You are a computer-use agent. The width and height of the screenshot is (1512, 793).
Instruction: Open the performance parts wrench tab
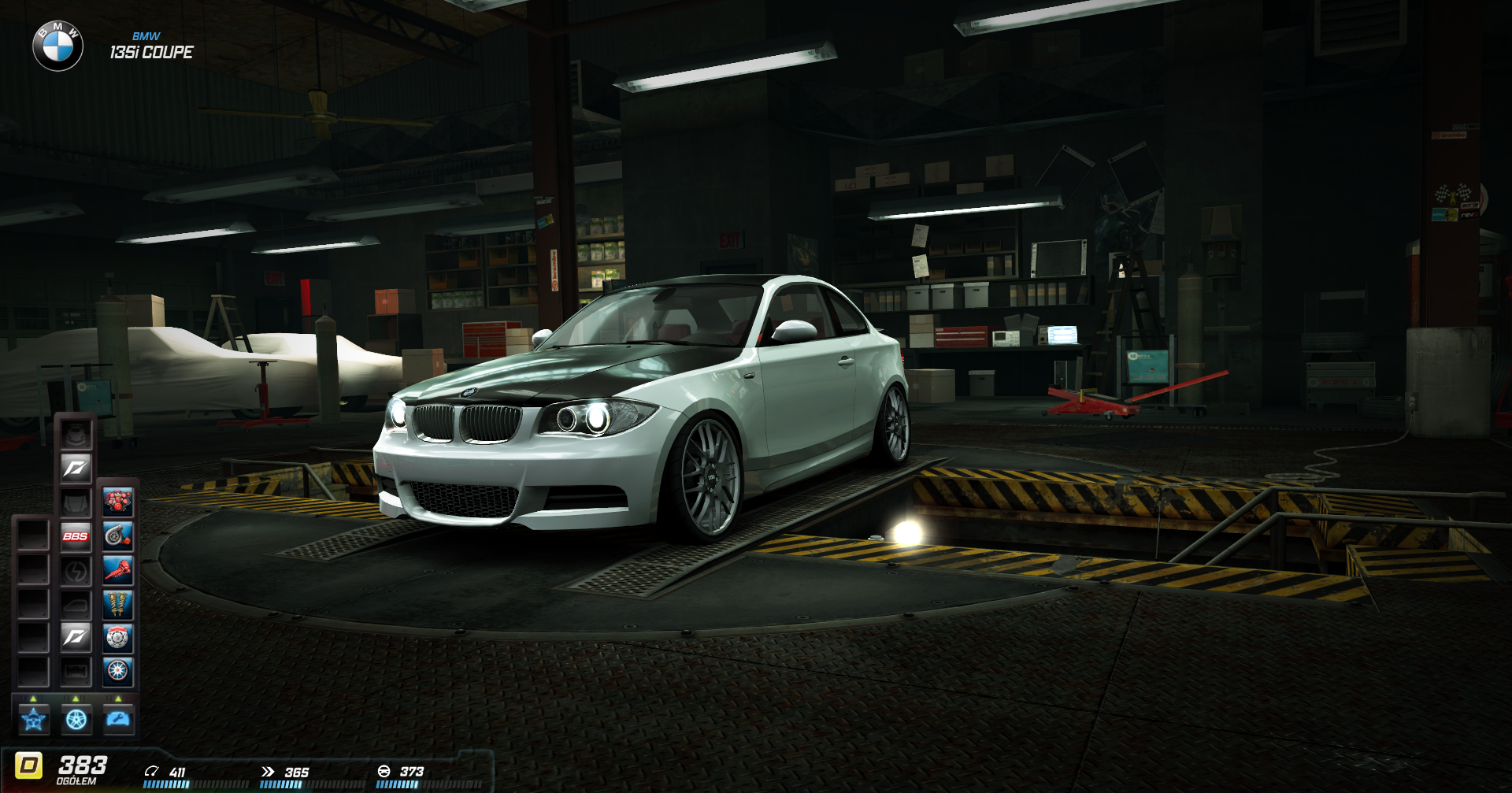pyautogui.click(x=119, y=719)
